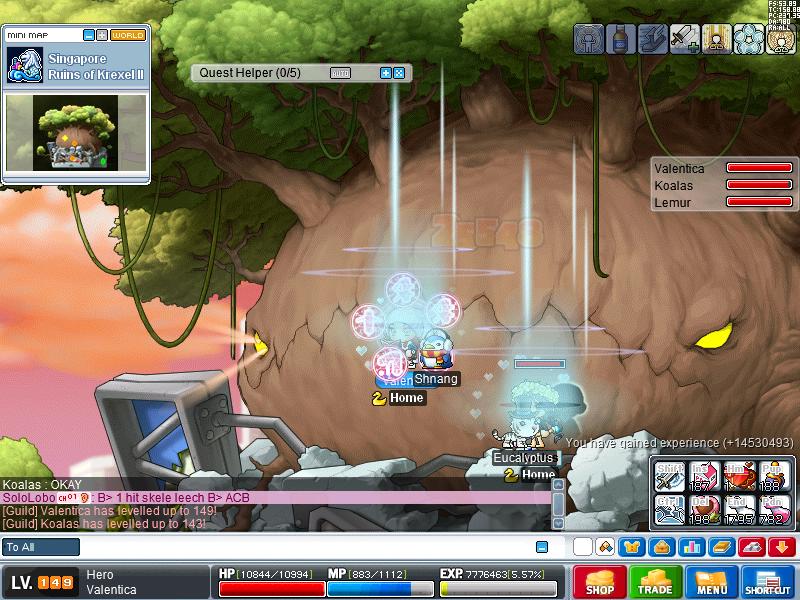Viewport: 800px width, 600px height.
Task: Expand the Quest Helper with plus button
Action: (386, 73)
